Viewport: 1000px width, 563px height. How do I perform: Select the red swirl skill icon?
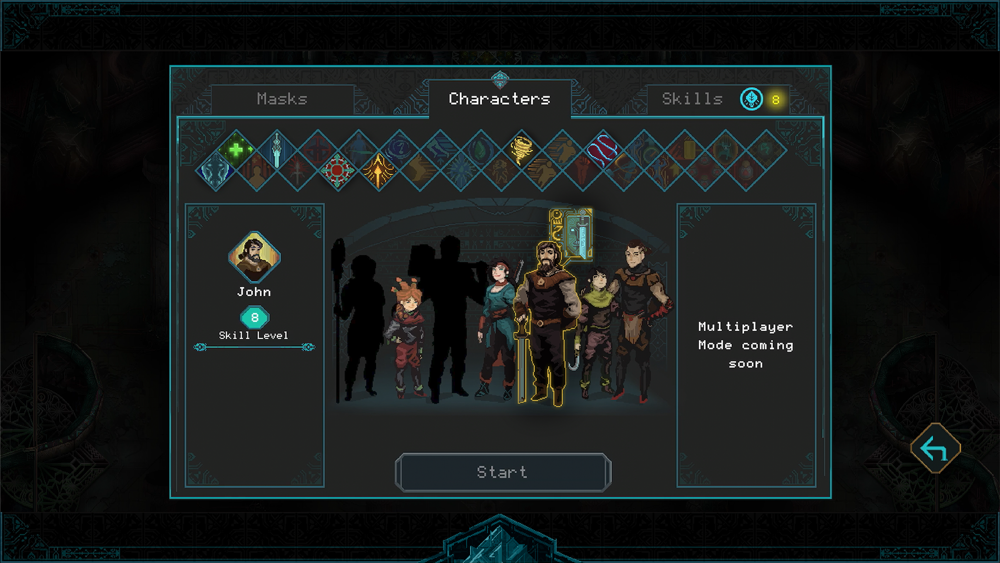[603, 150]
